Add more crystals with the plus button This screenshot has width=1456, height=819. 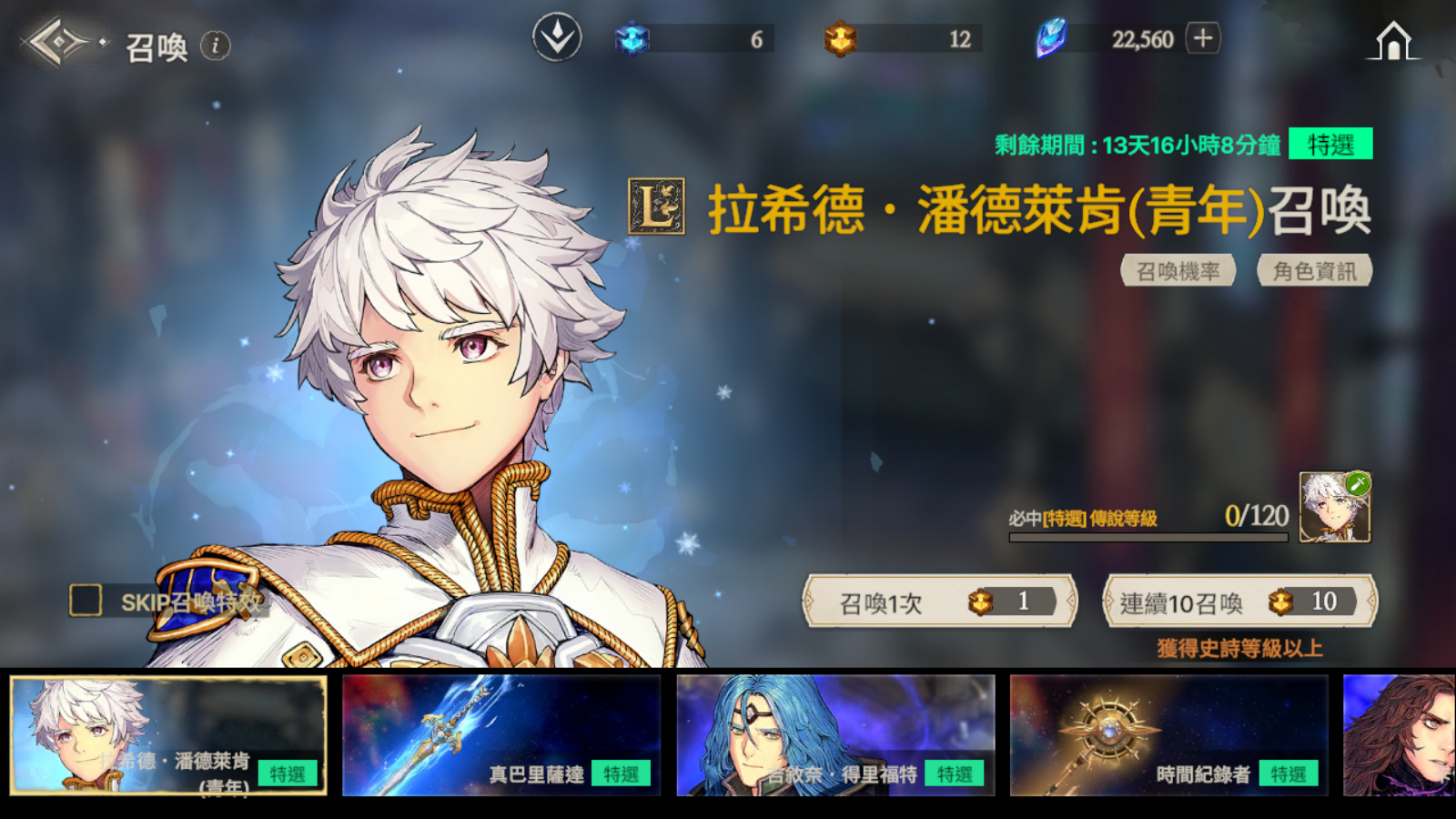coord(1203,38)
